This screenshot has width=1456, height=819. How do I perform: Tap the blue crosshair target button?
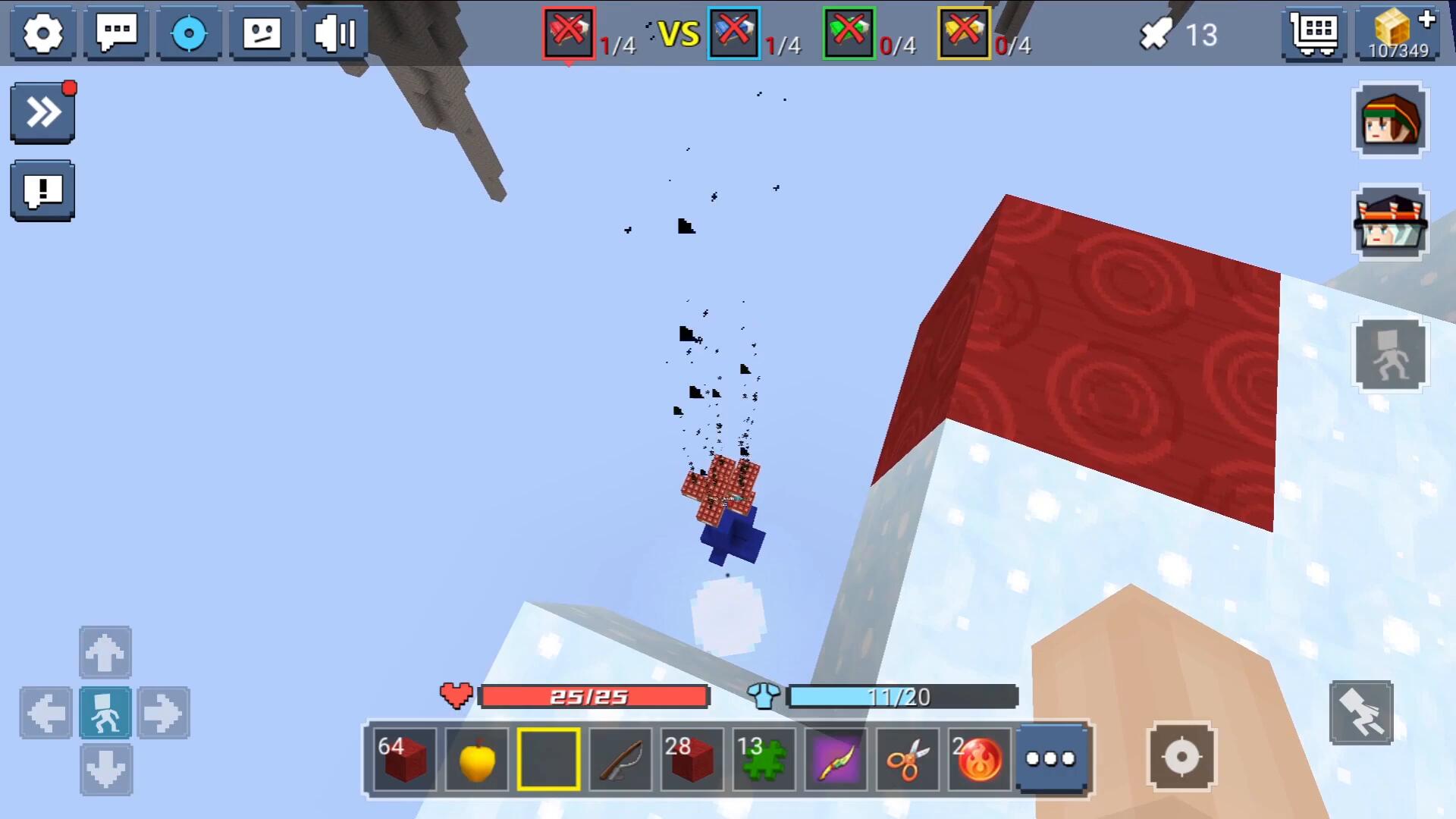[x=189, y=33]
